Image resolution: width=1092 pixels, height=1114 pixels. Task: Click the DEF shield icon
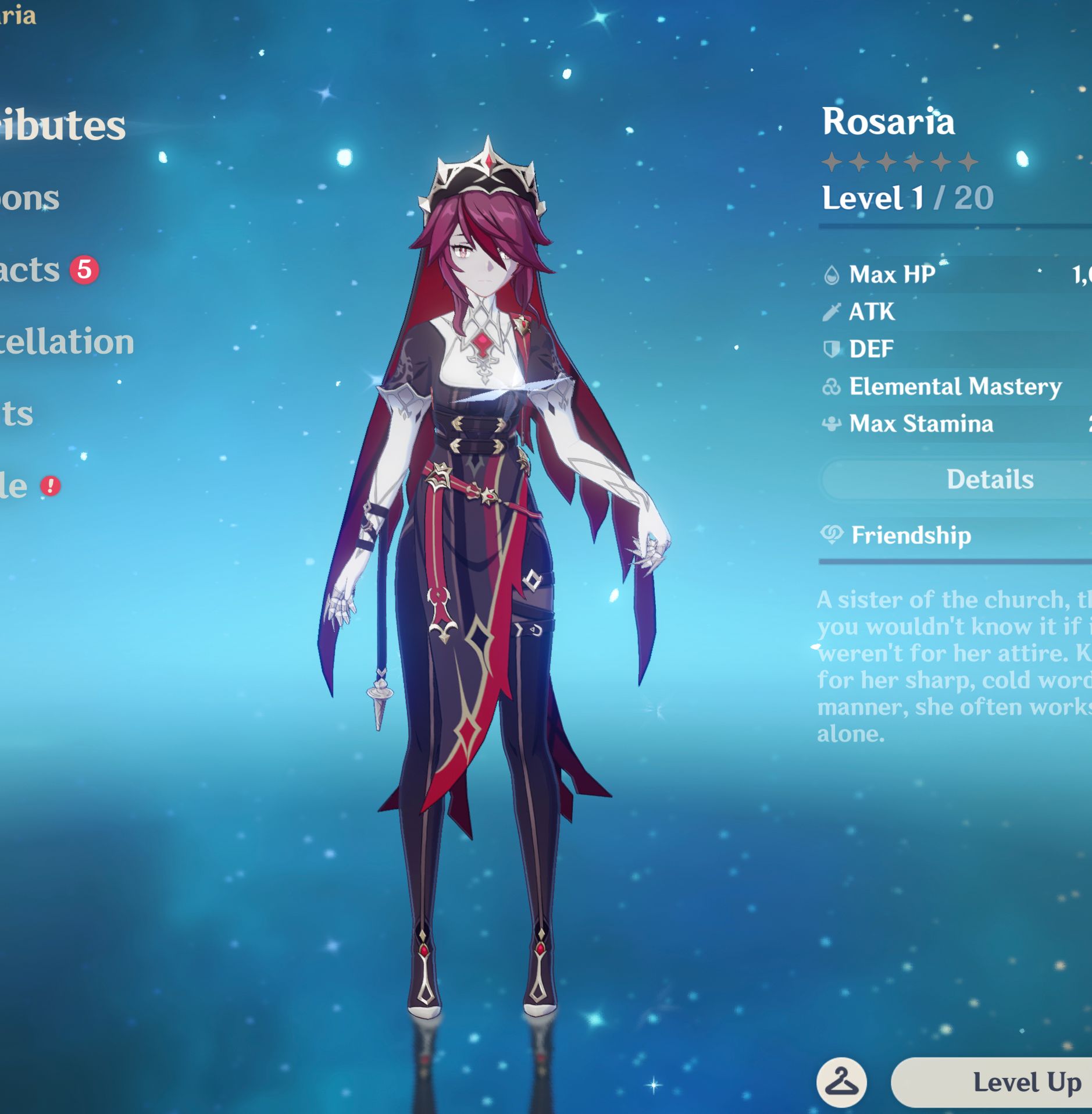click(830, 349)
